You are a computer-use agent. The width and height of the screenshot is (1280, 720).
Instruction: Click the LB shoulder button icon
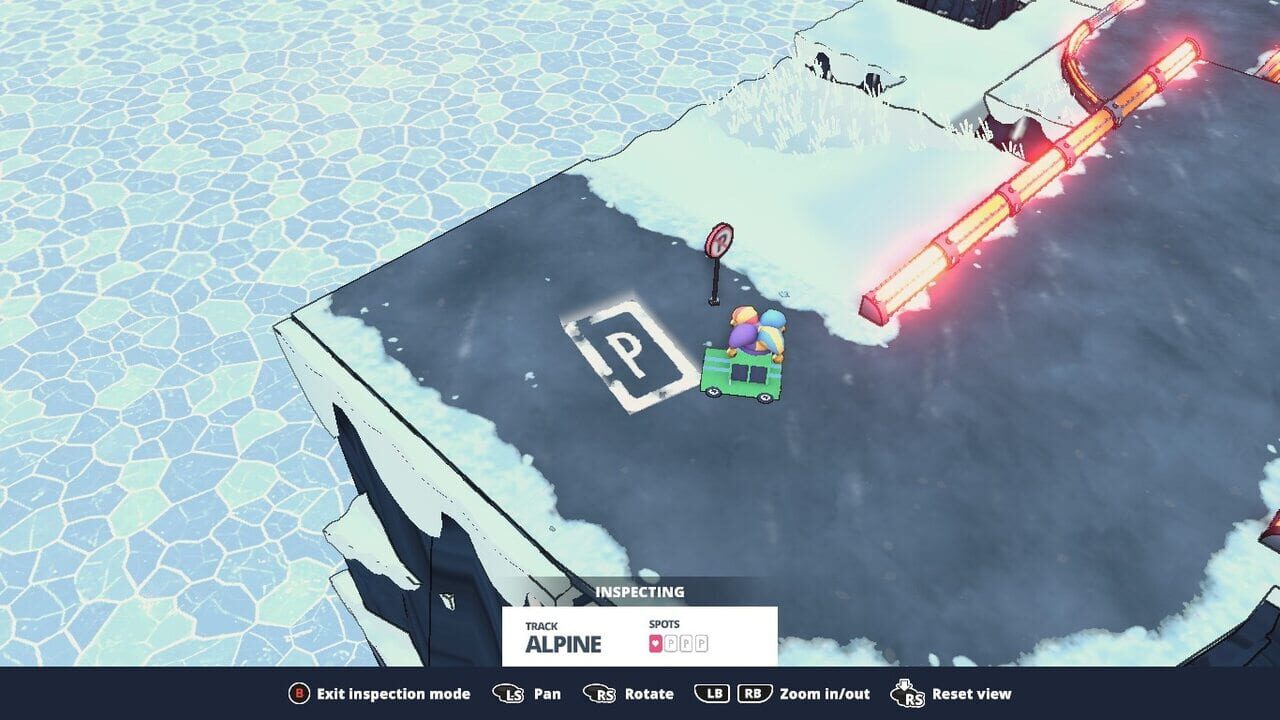click(711, 693)
